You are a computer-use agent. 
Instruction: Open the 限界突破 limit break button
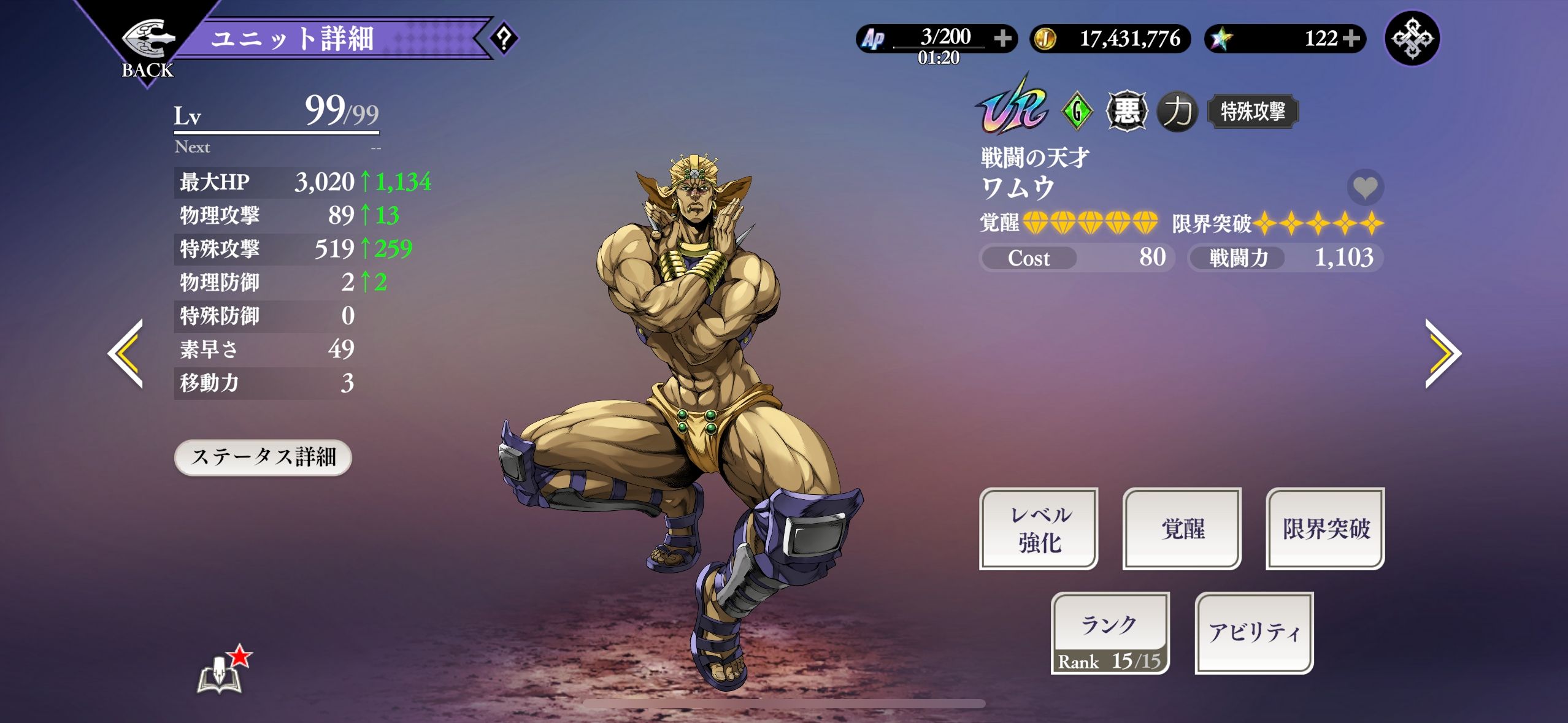1325,529
